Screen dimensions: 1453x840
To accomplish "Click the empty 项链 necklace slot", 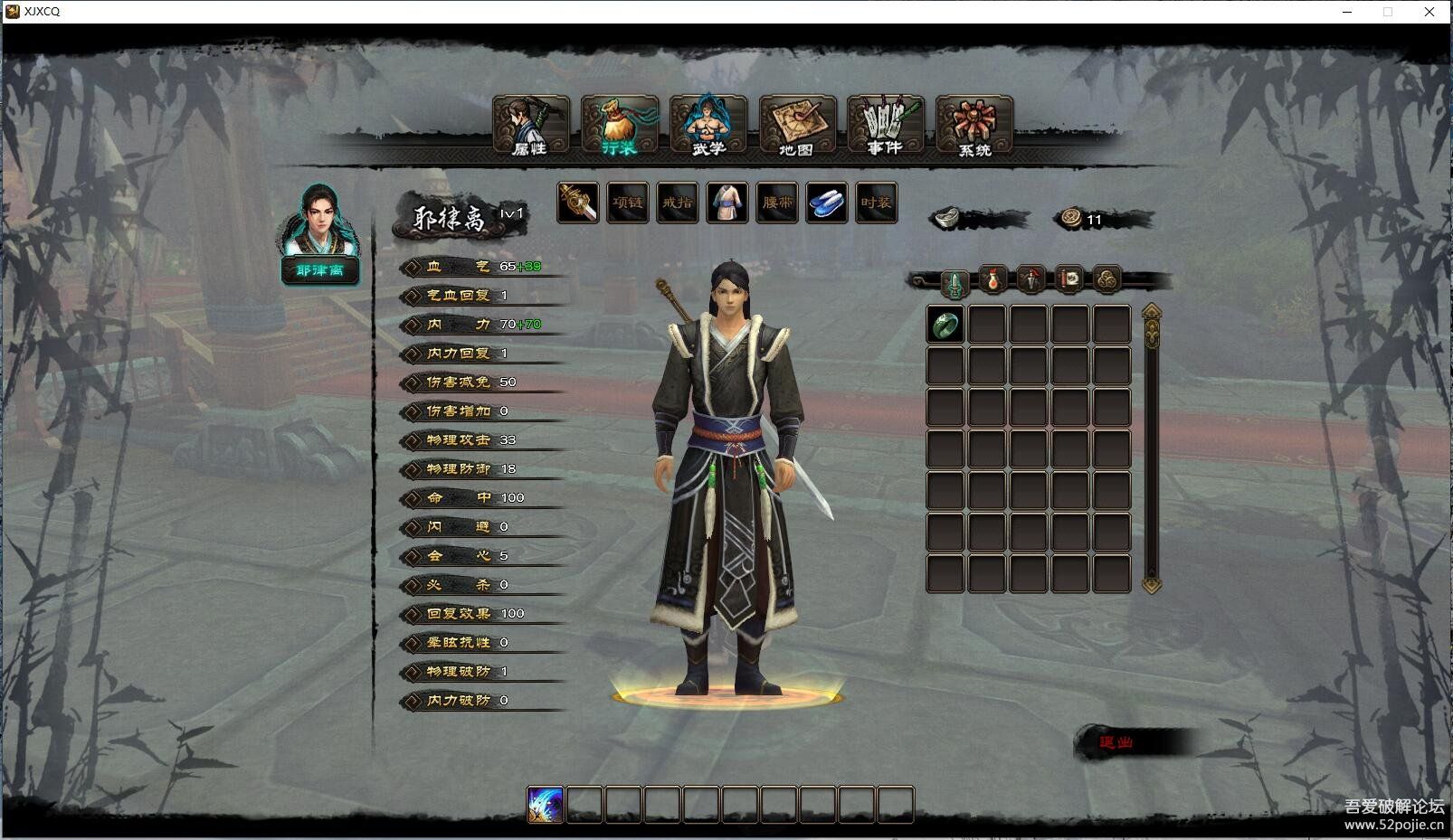I will 627,203.
